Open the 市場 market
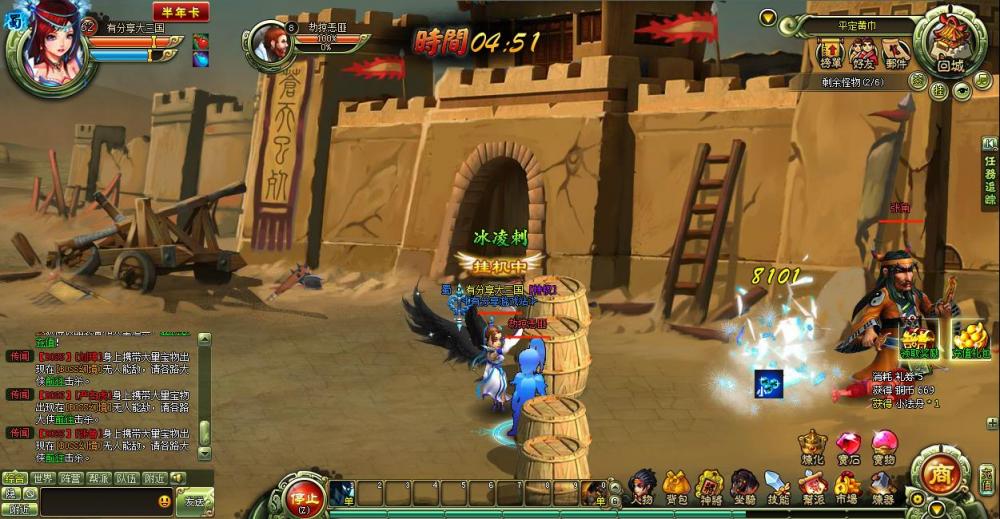 click(847, 486)
